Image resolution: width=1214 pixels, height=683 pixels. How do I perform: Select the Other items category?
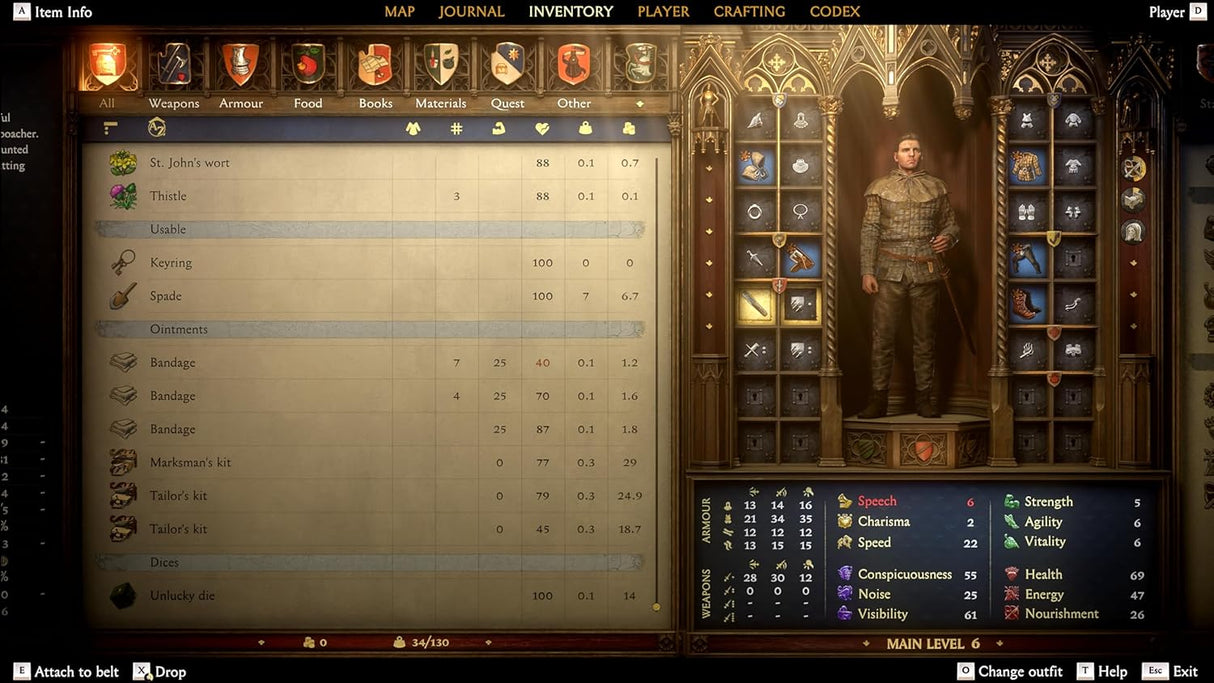pyautogui.click(x=574, y=66)
